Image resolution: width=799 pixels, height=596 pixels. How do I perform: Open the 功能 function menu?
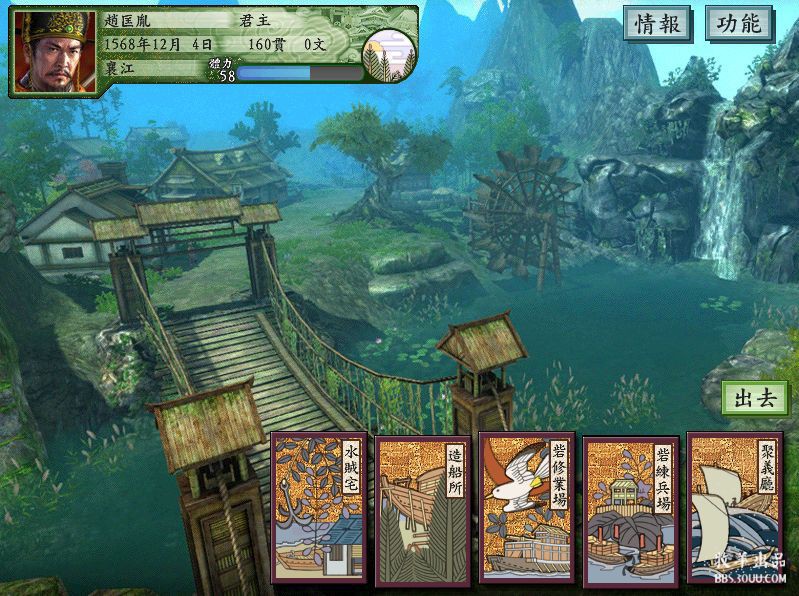(x=739, y=24)
